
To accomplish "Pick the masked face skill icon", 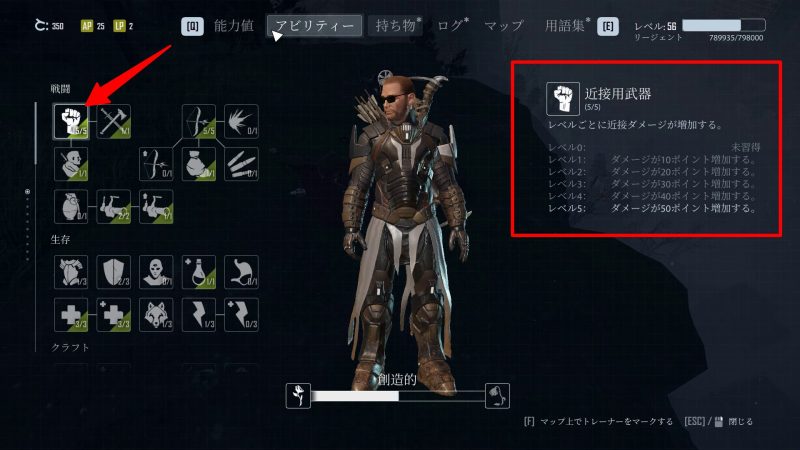I will click(x=158, y=272).
